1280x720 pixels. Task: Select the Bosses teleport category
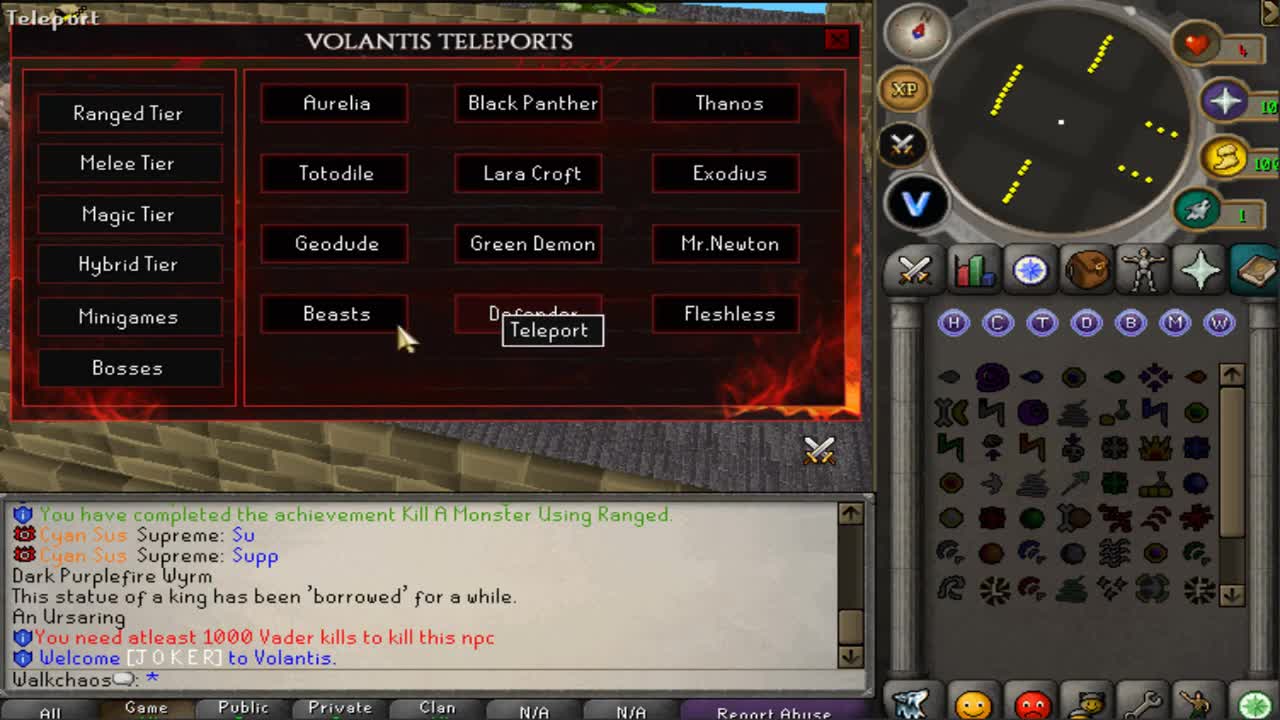(129, 368)
